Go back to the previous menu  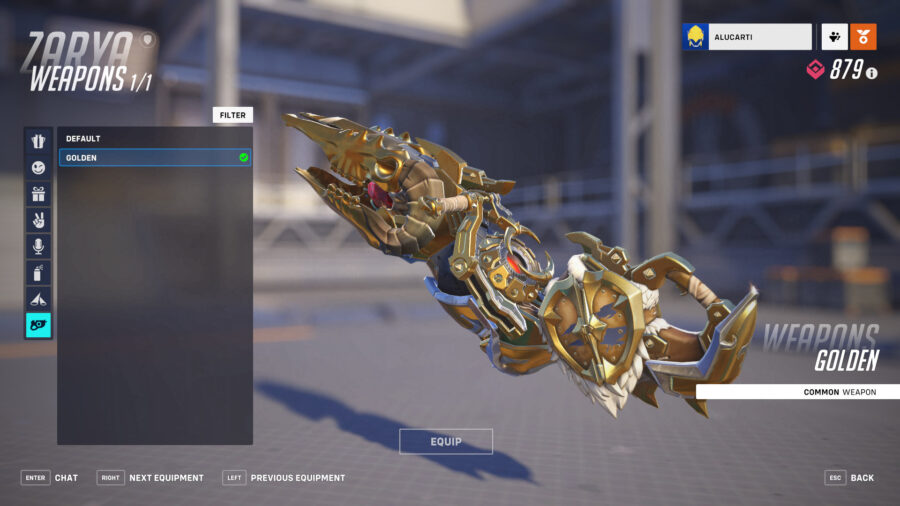point(849,478)
